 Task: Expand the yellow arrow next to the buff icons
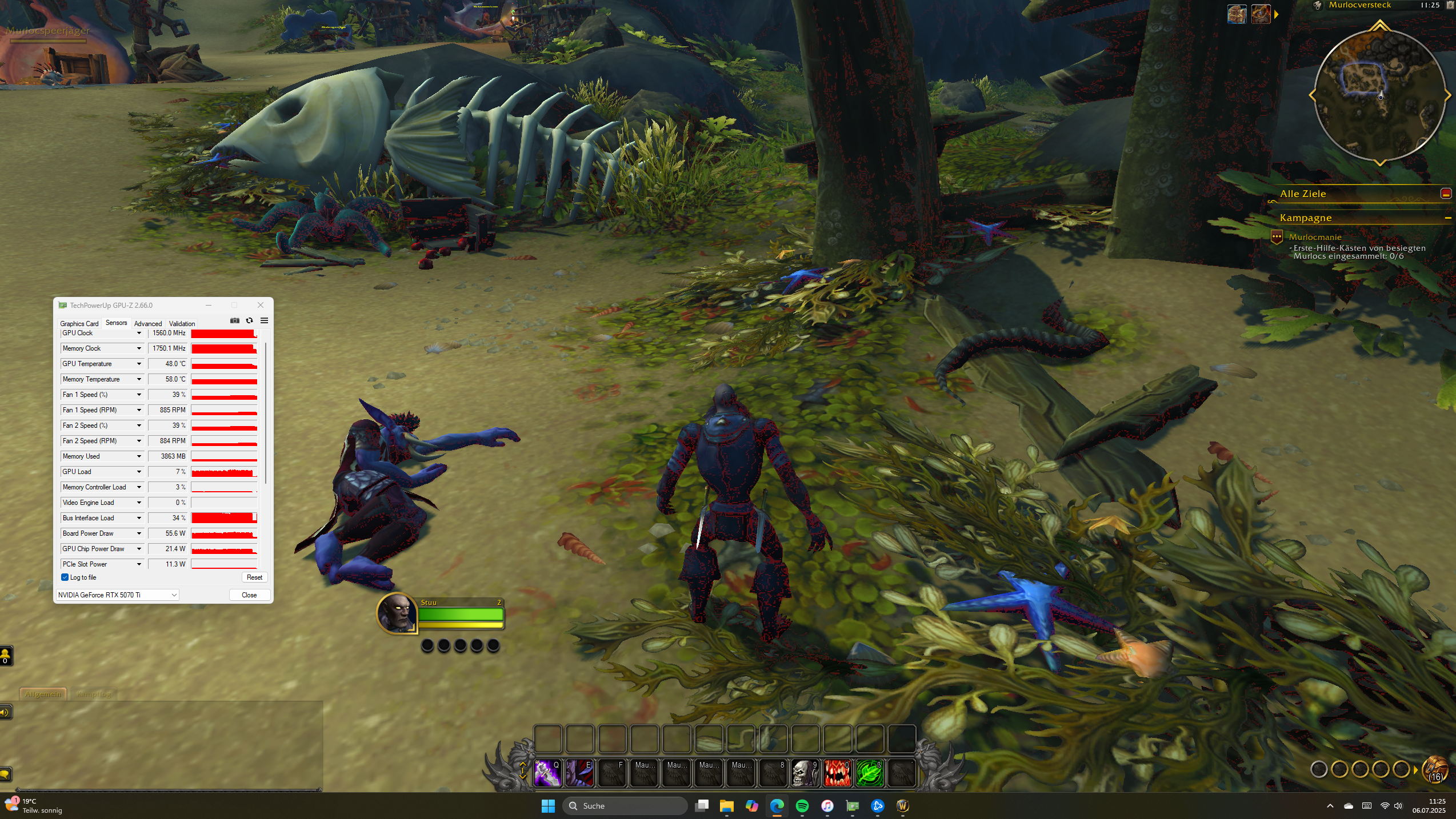(x=1276, y=15)
